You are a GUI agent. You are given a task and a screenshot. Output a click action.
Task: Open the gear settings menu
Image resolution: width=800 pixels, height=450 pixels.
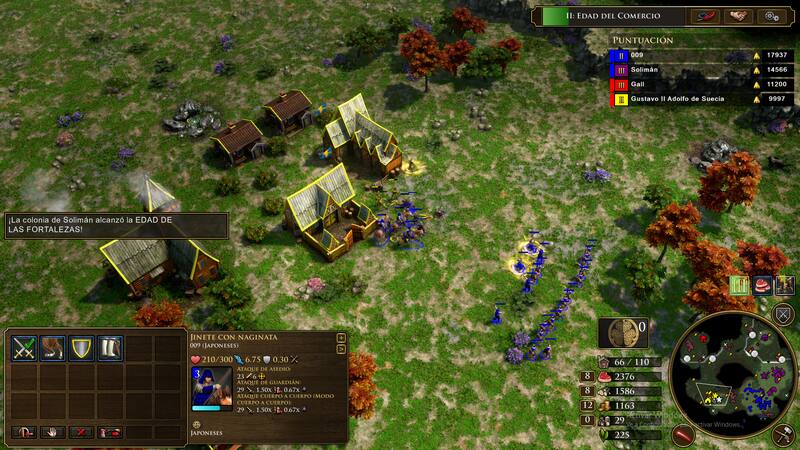click(x=770, y=16)
